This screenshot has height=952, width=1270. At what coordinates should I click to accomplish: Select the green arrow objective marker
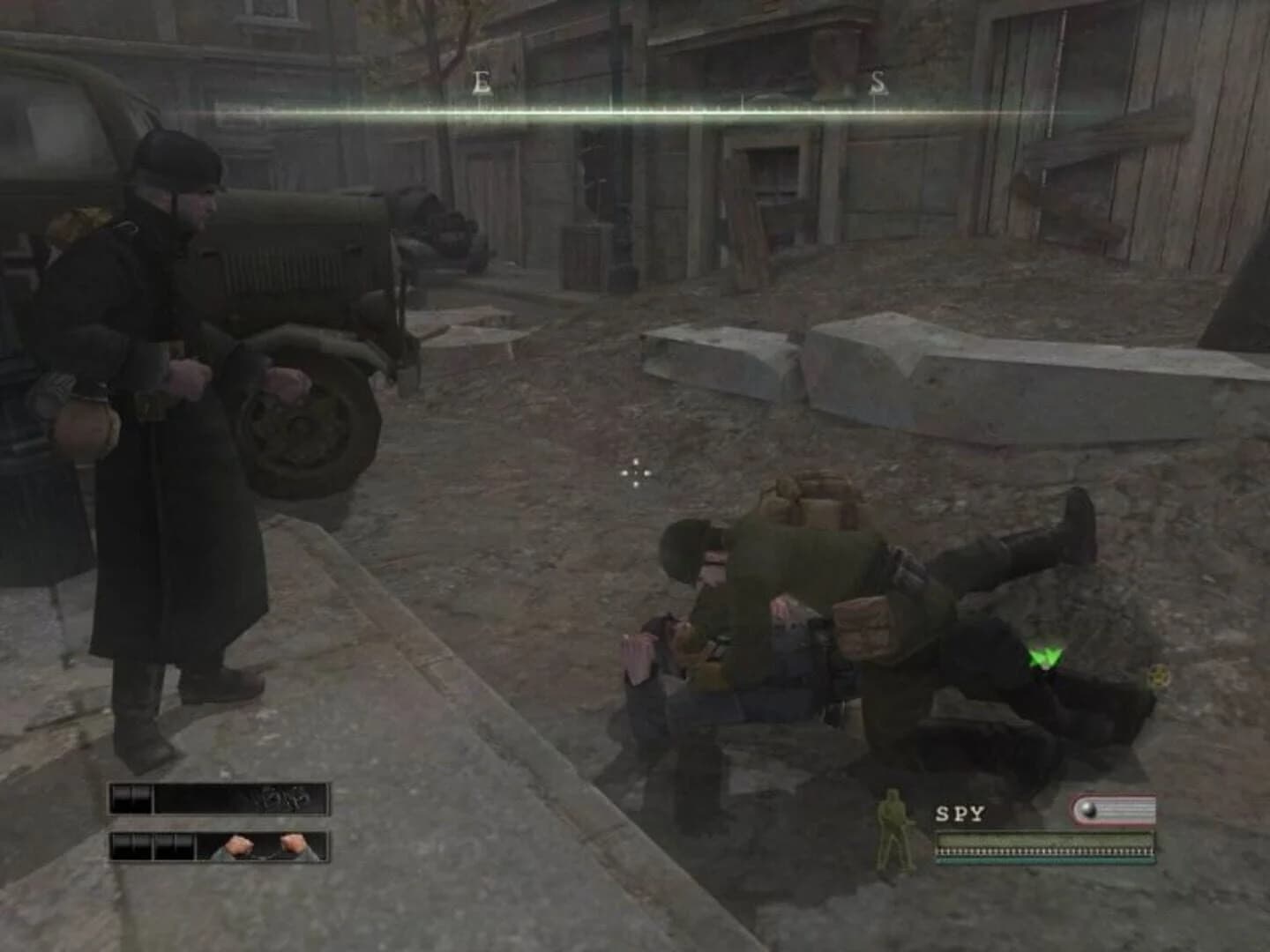[1045, 655]
